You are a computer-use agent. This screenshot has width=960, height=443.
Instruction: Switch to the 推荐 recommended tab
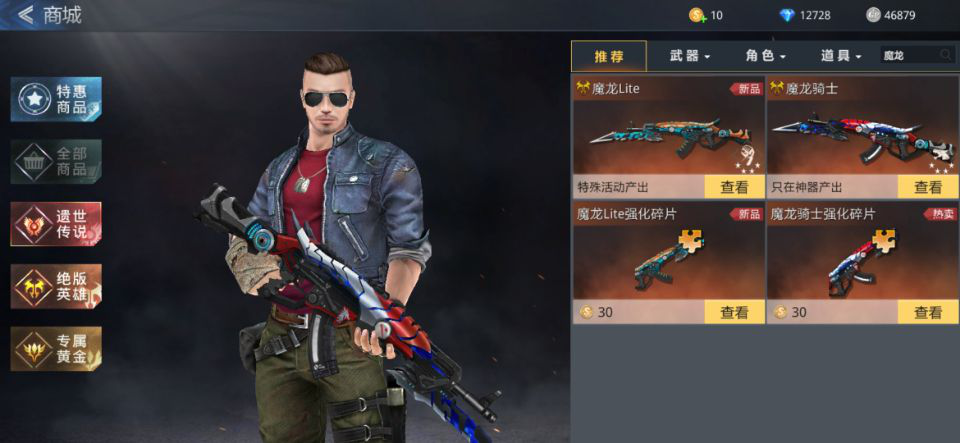coord(609,56)
